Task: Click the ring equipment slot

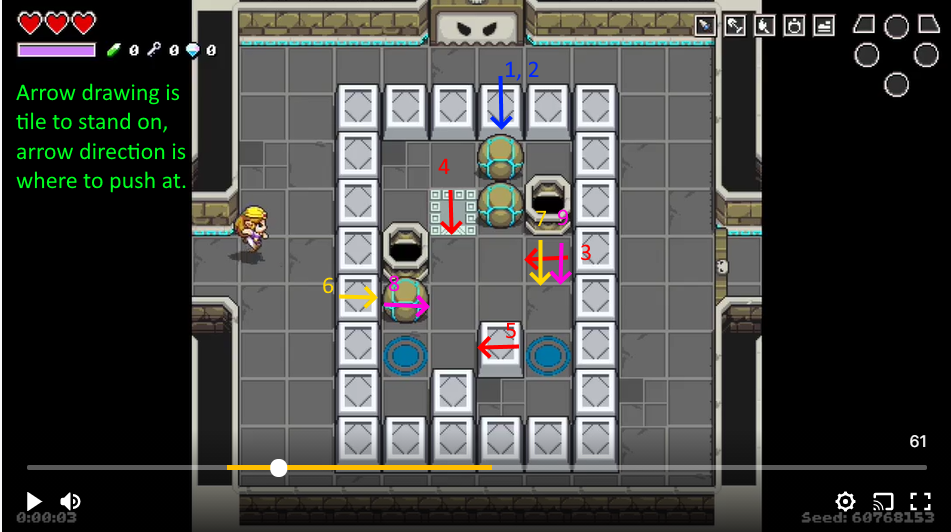Action: click(794, 26)
